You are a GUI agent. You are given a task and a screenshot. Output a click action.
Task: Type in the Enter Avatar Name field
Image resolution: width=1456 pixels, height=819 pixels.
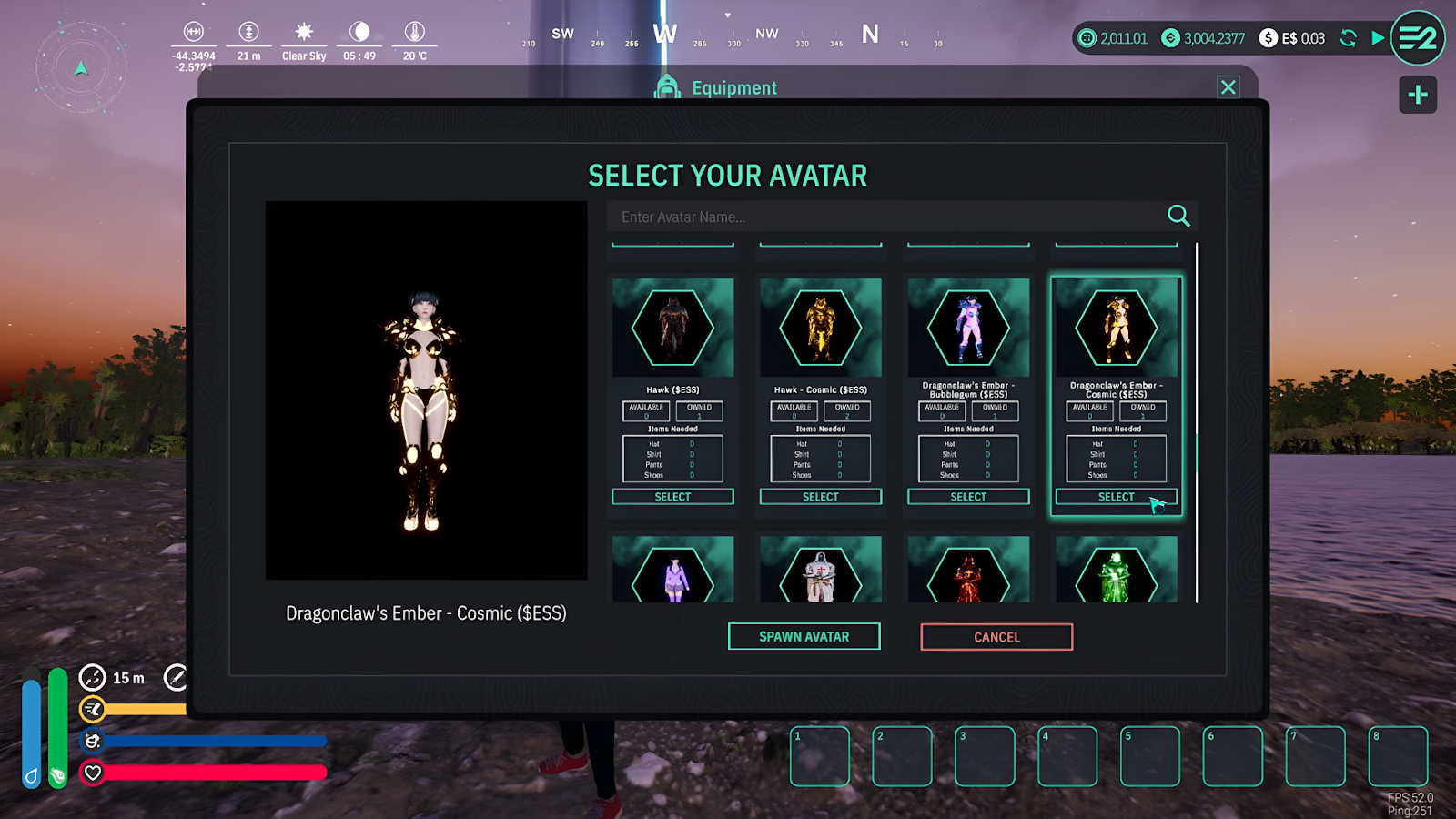[x=883, y=217]
